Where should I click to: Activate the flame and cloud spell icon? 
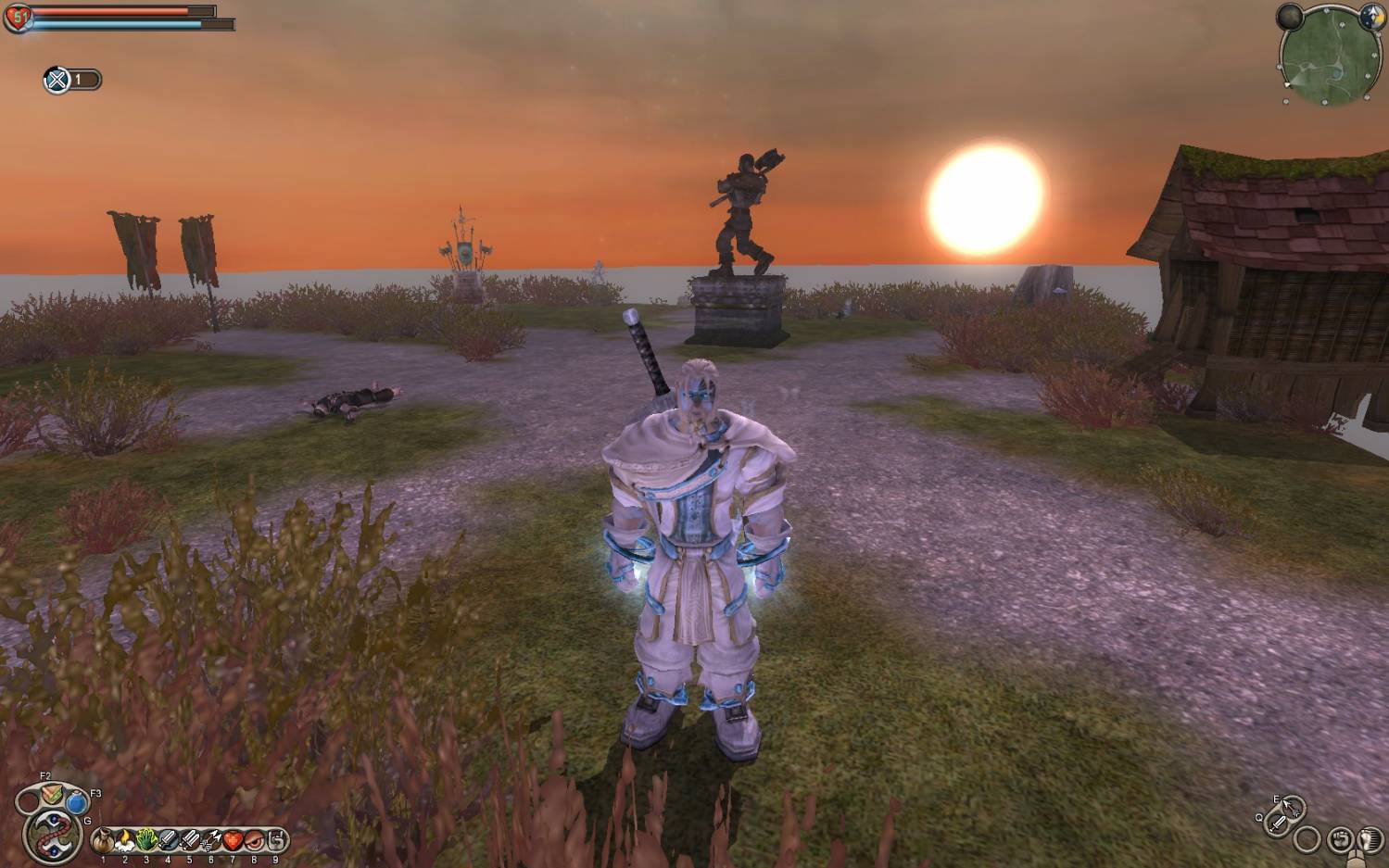(x=124, y=841)
